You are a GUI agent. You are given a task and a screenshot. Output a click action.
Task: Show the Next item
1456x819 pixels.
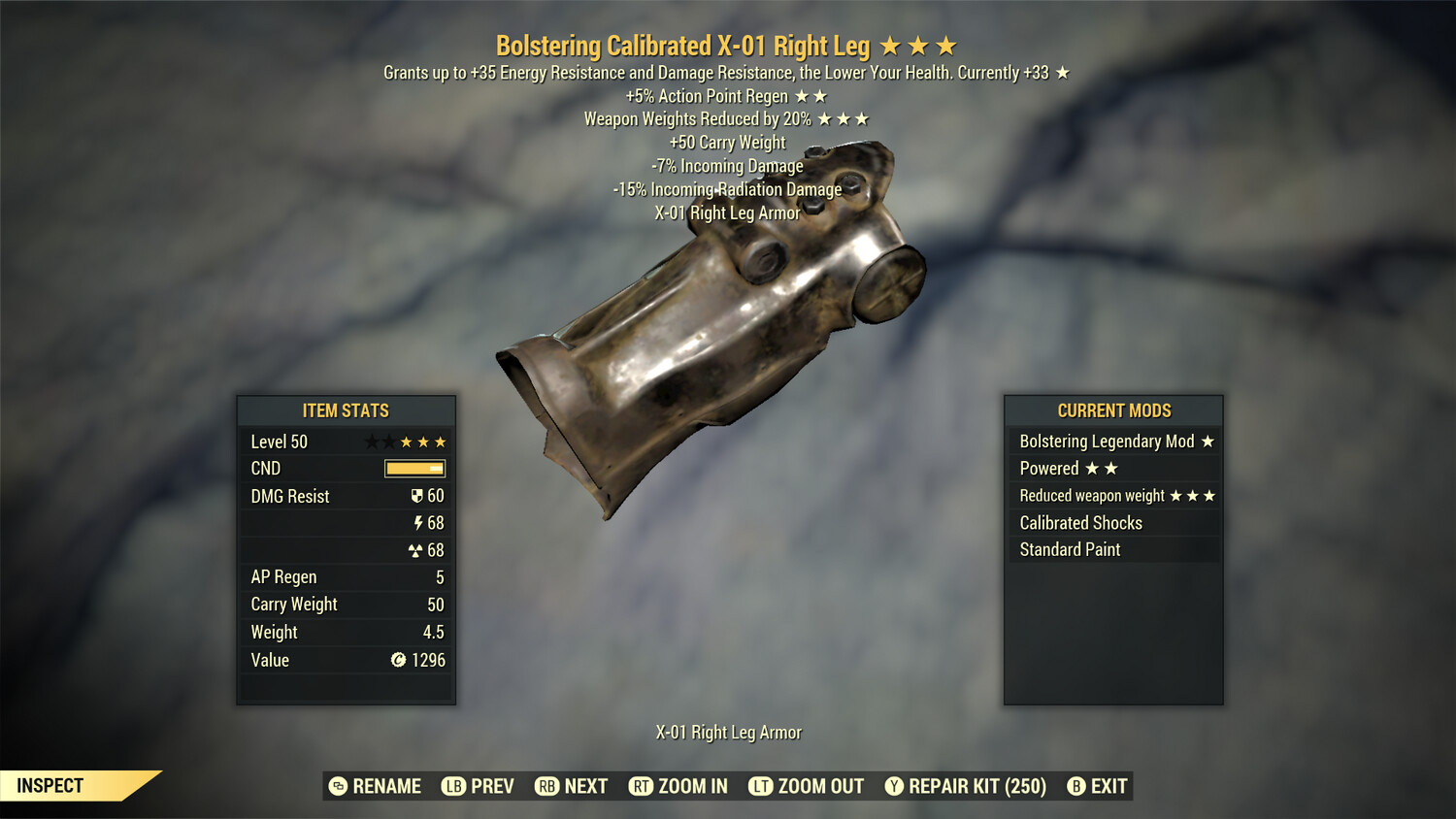(572, 786)
